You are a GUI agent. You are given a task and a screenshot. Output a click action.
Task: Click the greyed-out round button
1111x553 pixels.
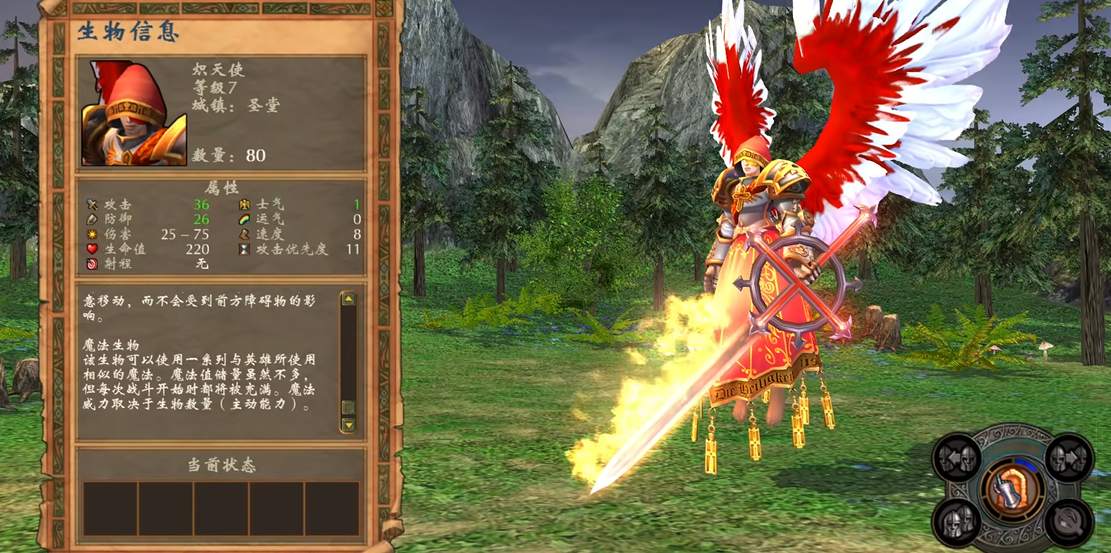[1068, 520]
